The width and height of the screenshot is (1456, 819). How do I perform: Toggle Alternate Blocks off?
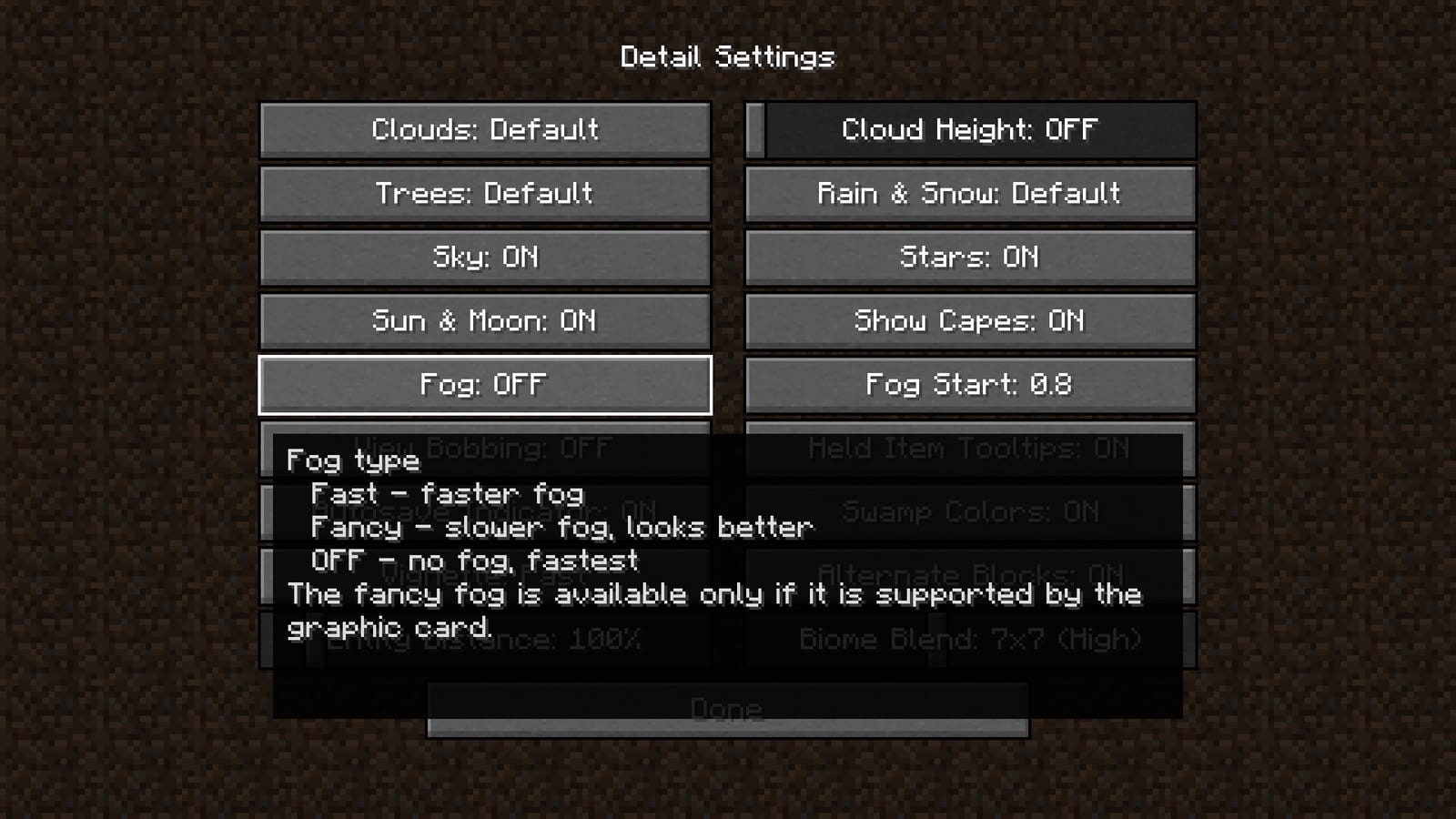pos(968,574)
